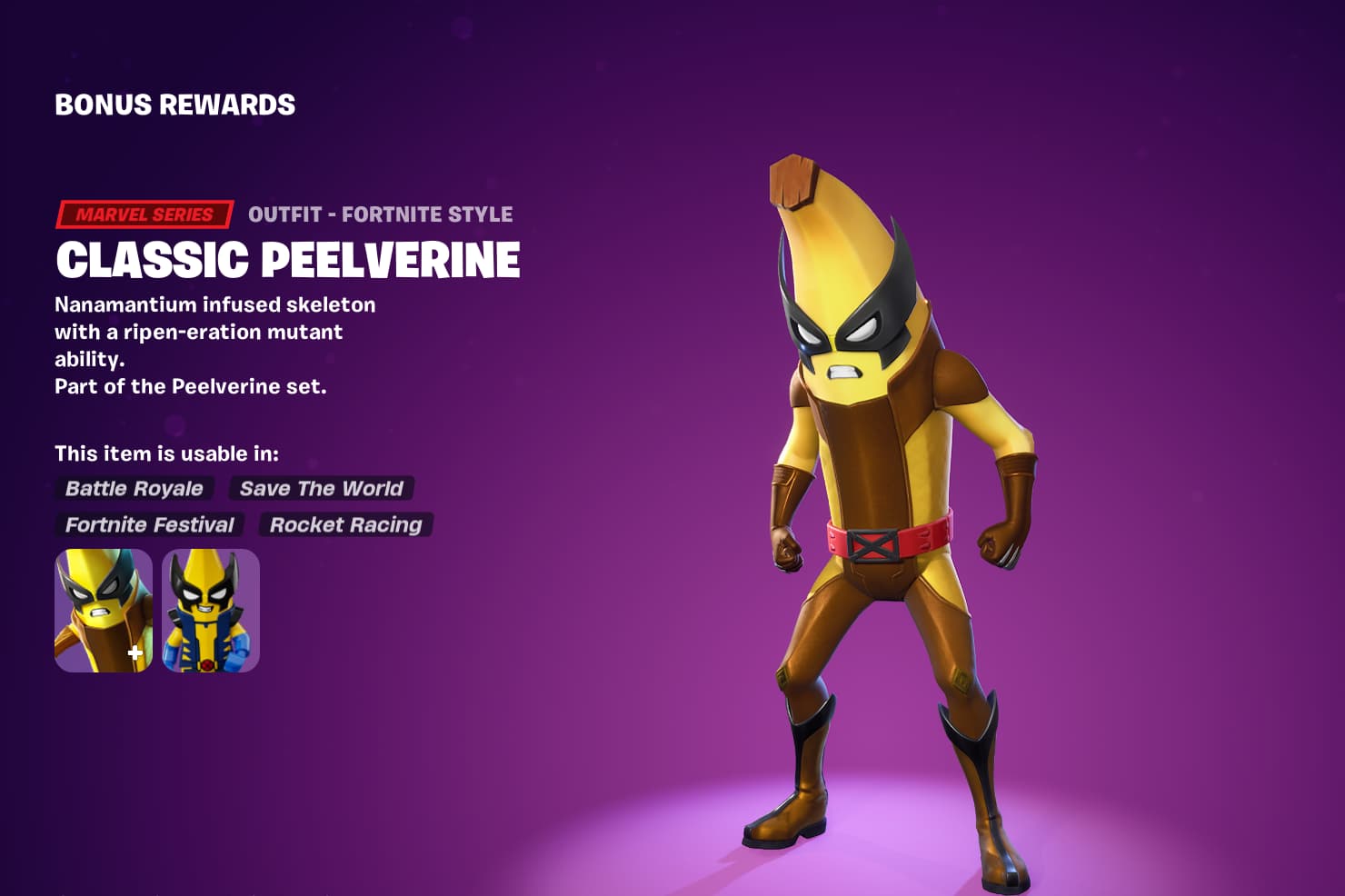Toggle the Rocket Racing availability chip
Screen dimensions: 1345x896
point(345,525)
